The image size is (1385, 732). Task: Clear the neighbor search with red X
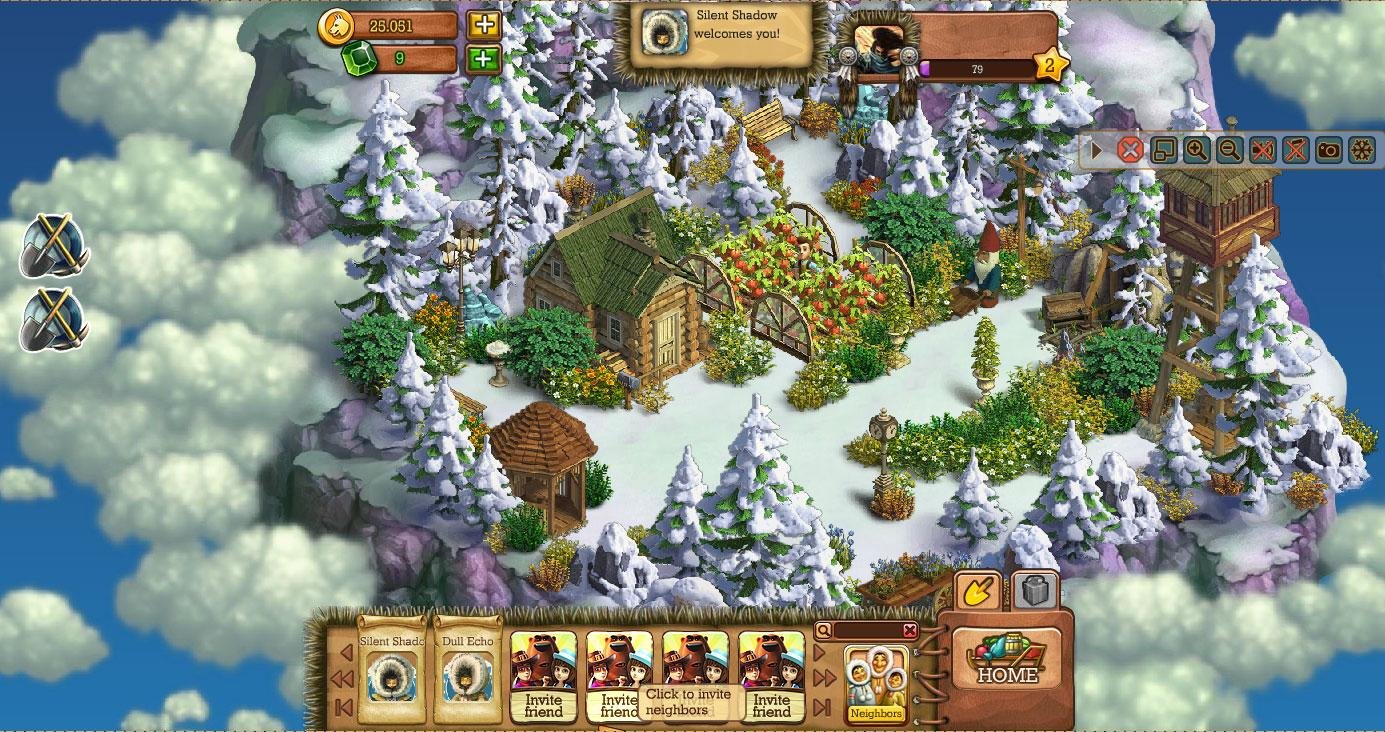(909, 630)
